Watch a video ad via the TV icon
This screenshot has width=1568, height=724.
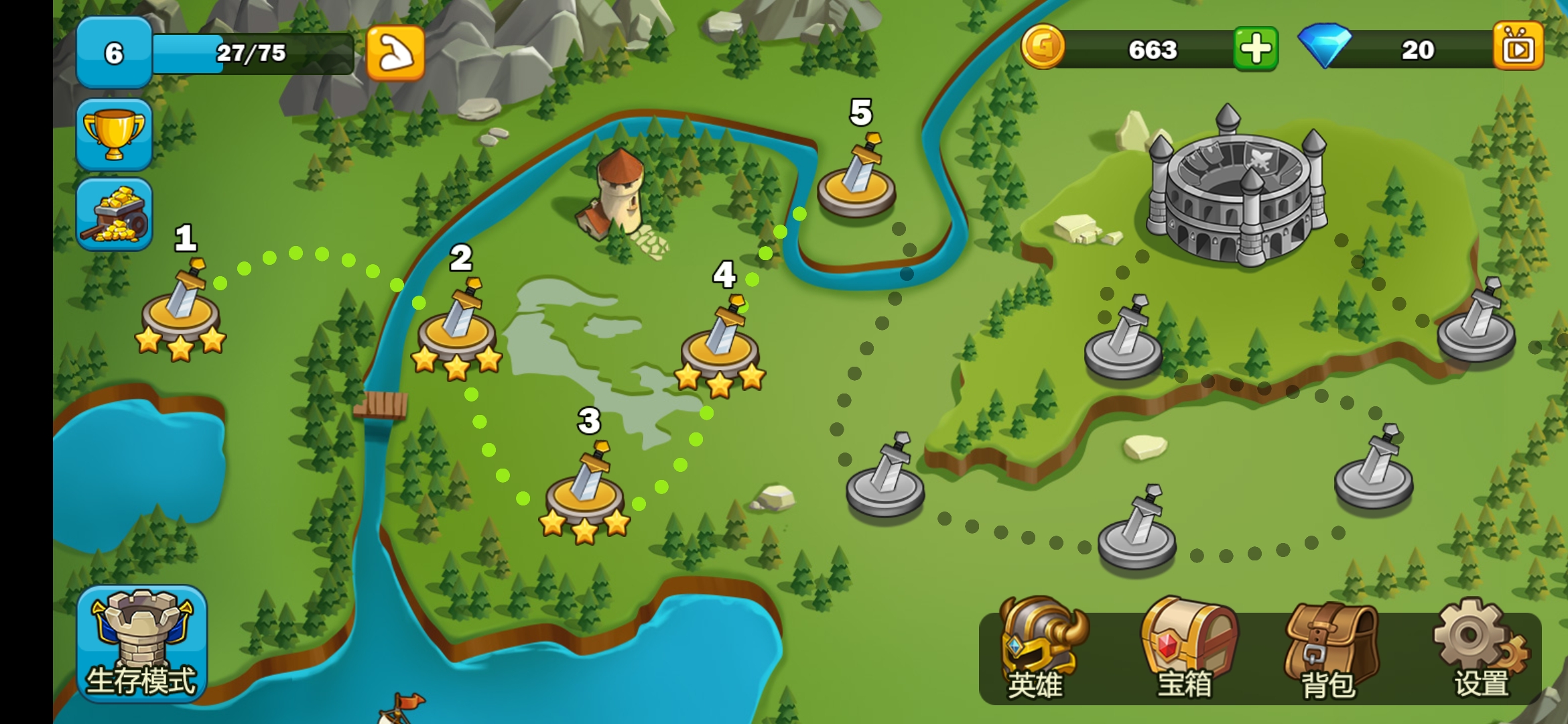[x=1518, y=47]
